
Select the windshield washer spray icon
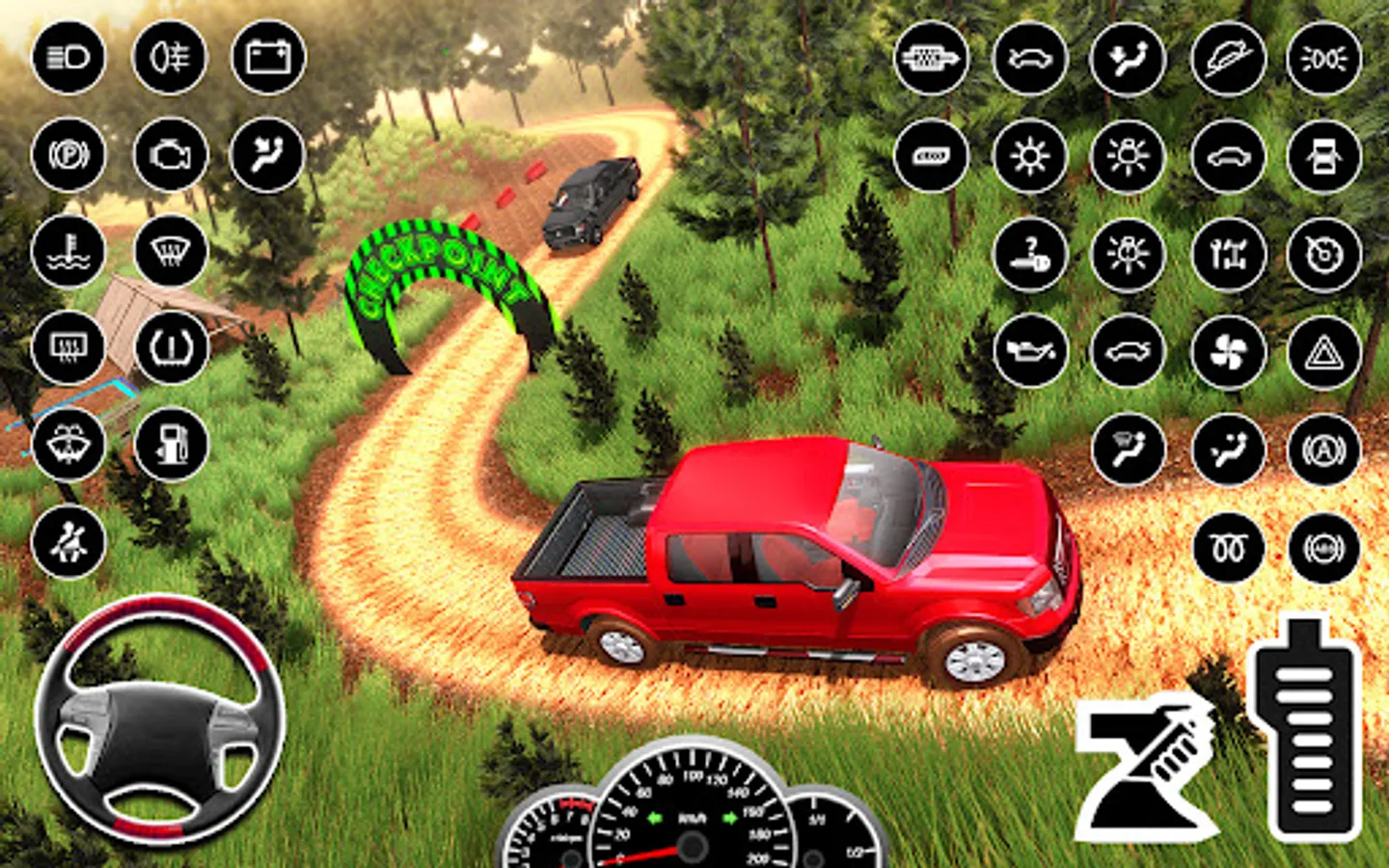click(x=68, y=444)
